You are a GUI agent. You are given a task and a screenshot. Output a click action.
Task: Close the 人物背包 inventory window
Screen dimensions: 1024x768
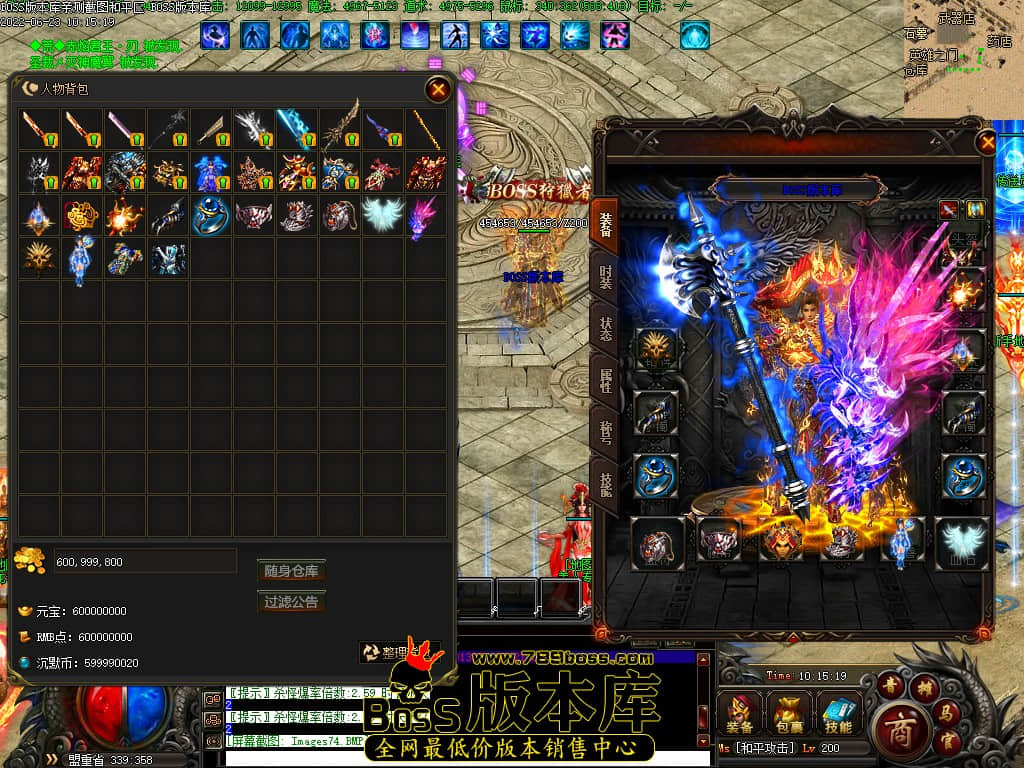[438, 90]
